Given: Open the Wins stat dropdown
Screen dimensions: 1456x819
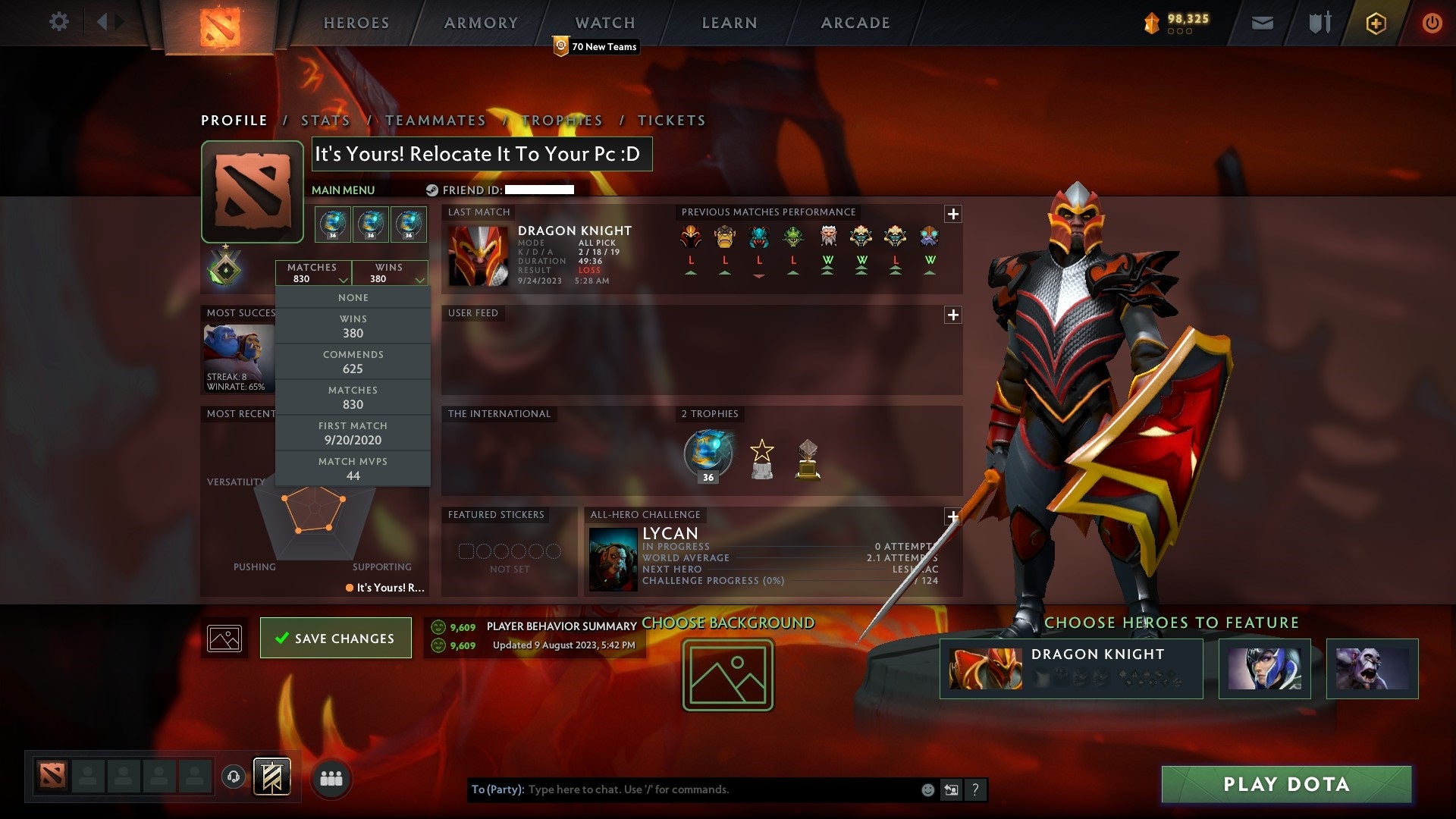Looking at the screenshot, I should pos(390,273).
